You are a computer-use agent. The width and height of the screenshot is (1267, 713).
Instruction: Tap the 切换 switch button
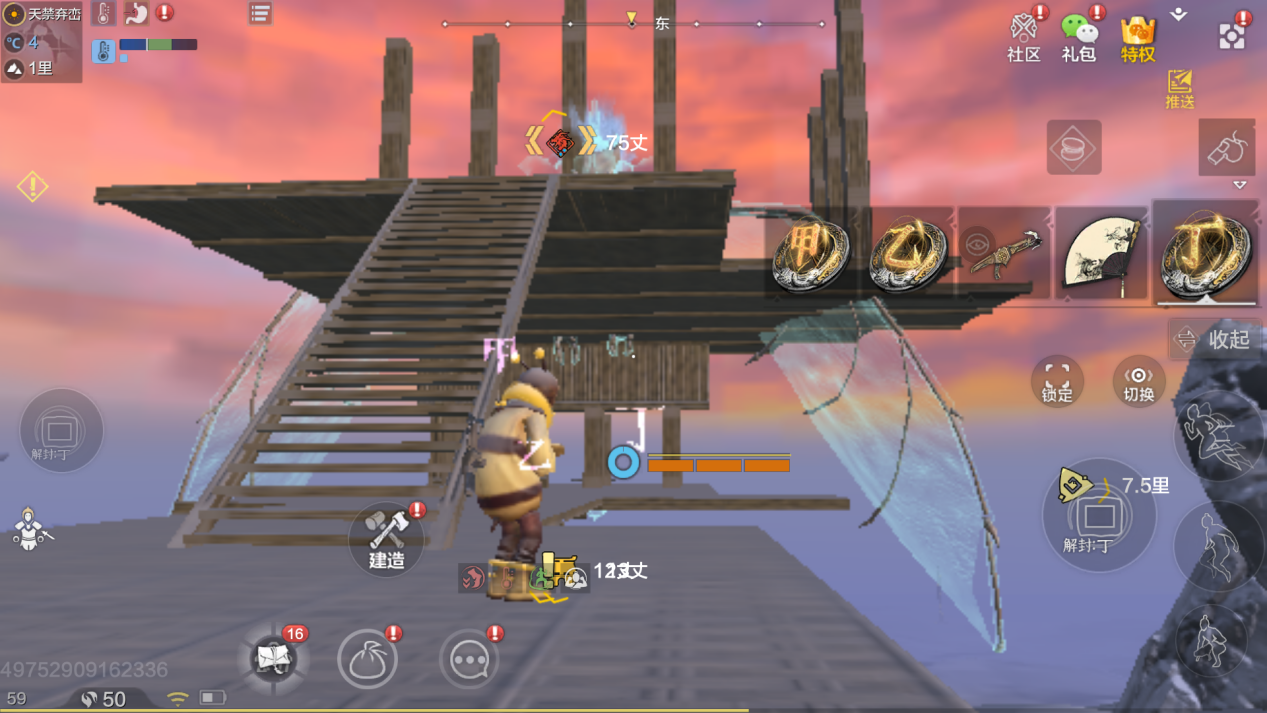click(1138, 381)
